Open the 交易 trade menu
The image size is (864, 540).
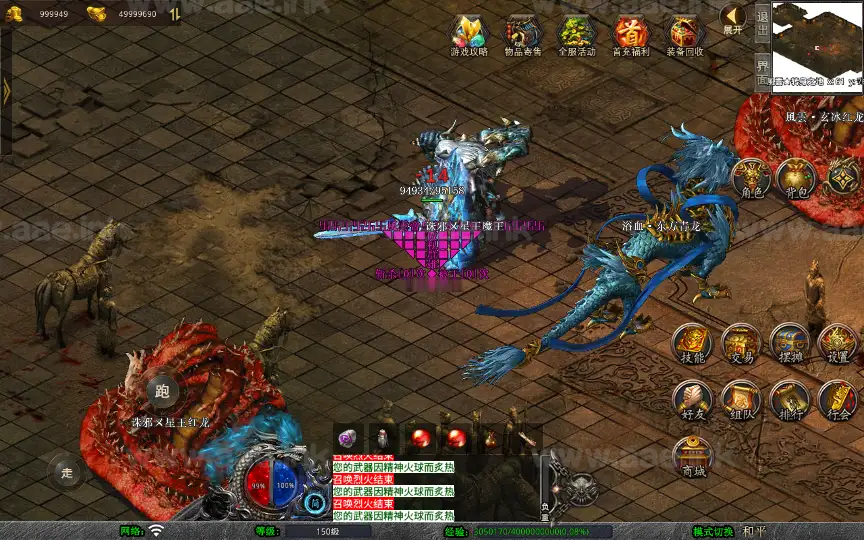coord(741,342)
